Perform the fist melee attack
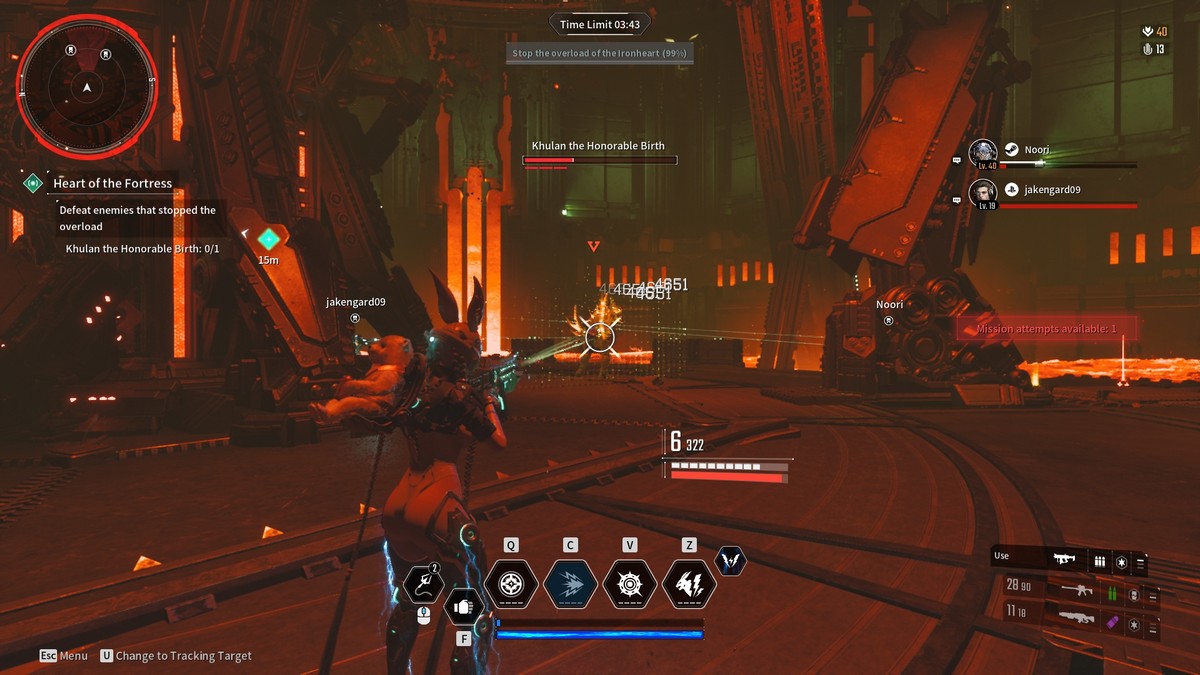This screenshot has width=1200, height=675. click(x=463, y=606)
